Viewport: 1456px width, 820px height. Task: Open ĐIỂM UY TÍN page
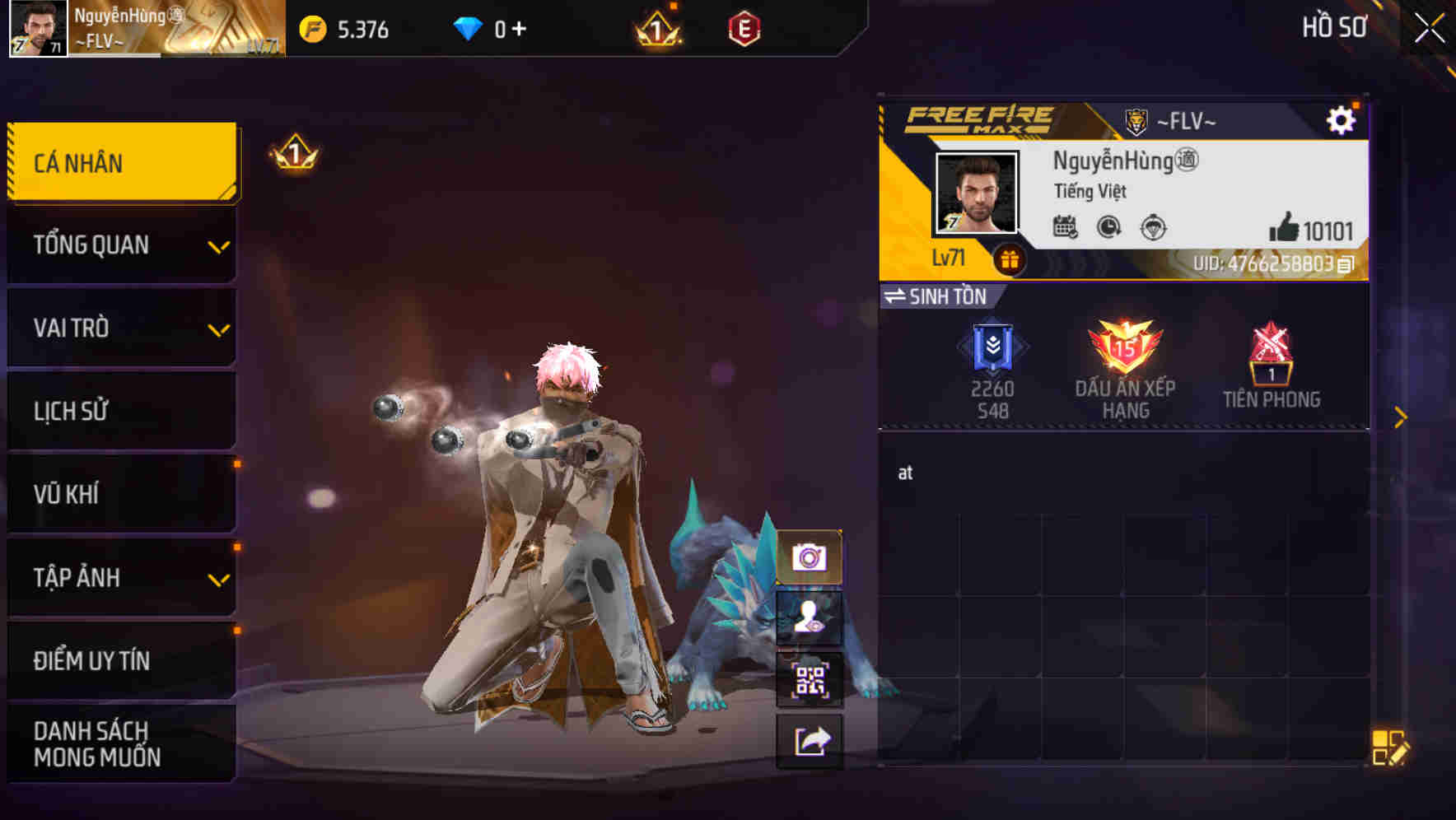(119, 659)
